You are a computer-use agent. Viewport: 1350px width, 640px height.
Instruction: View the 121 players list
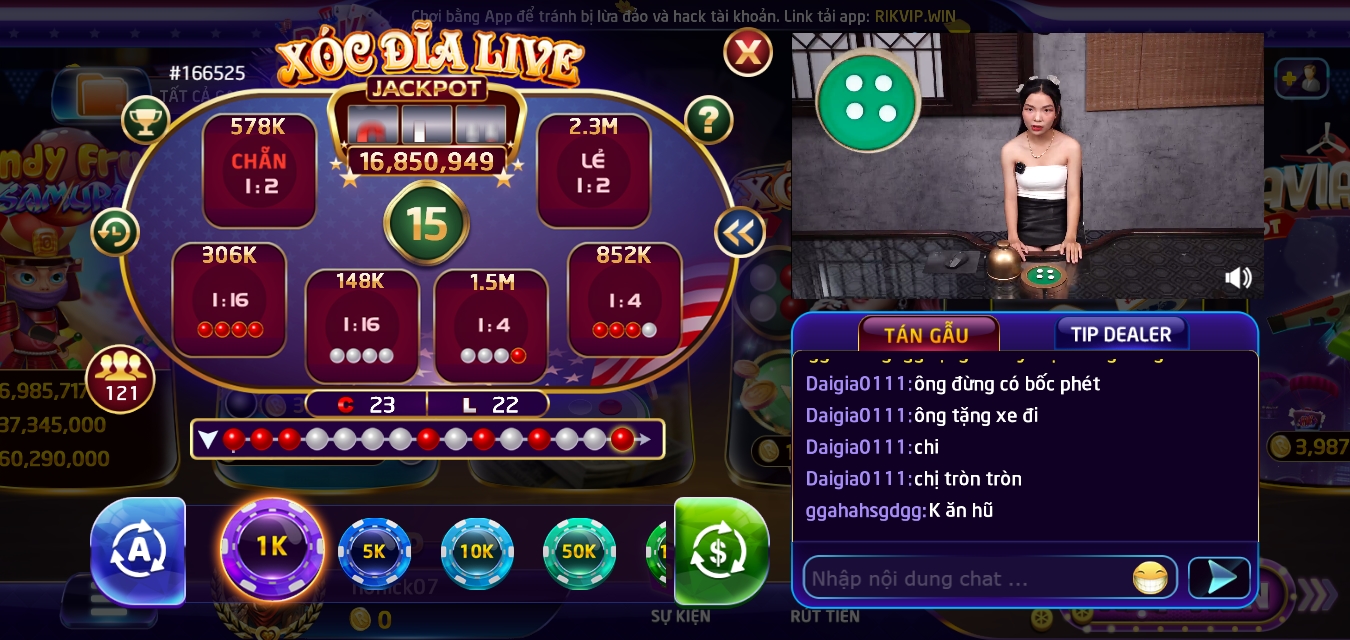(121, 379)
